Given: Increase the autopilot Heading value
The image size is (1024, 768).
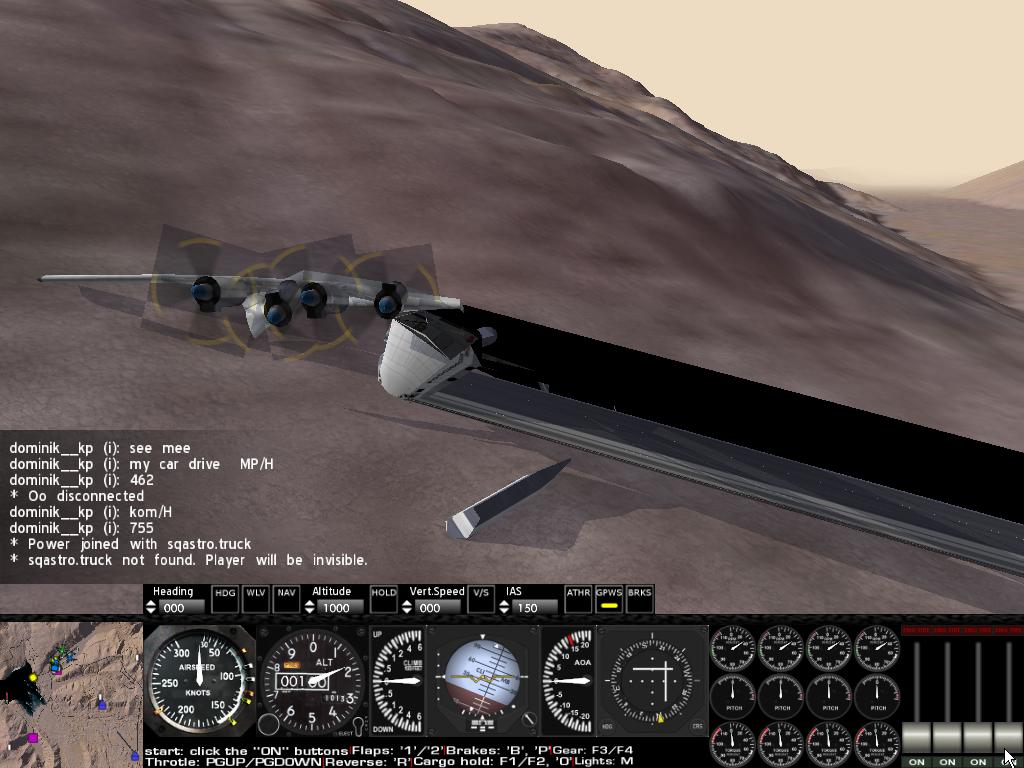Looking at the screenshot, I should [x=152, y=603].
